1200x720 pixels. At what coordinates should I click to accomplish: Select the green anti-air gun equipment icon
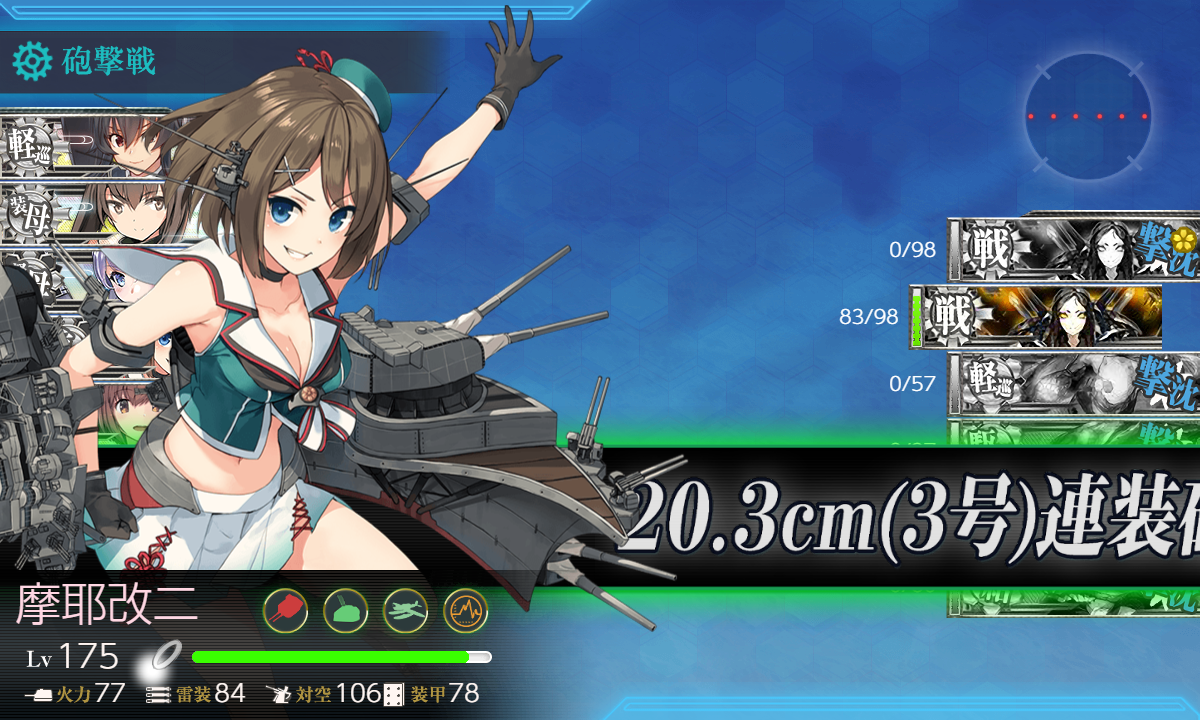tap(345, 609)
